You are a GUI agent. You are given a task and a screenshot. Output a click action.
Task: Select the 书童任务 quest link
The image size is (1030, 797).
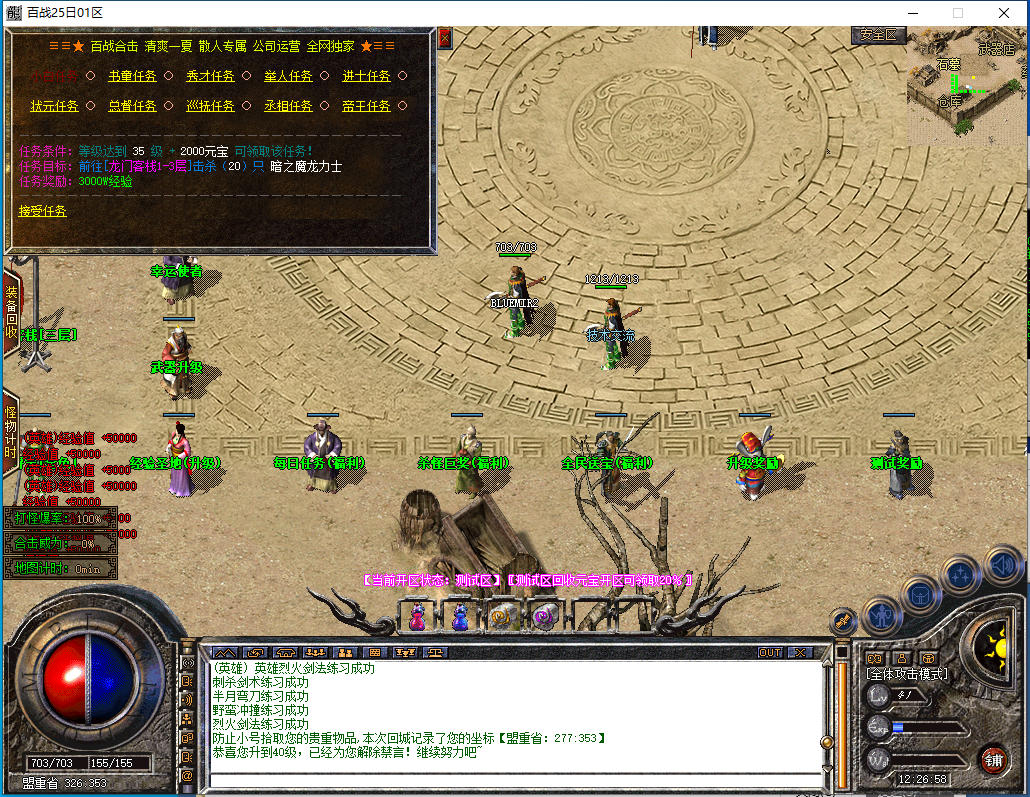click(132, 76)
